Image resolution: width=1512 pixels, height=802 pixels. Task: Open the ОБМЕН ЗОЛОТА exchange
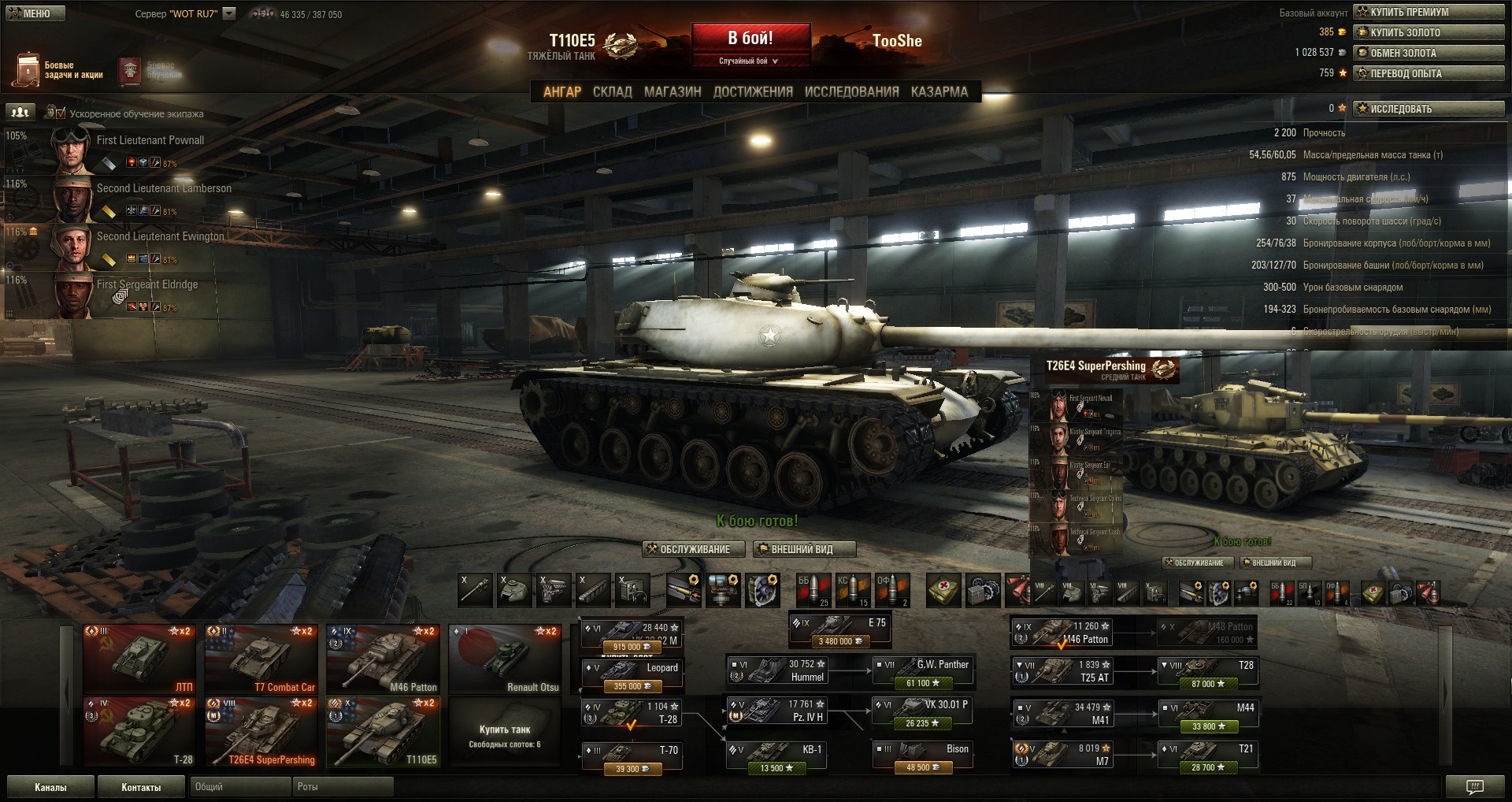pos(1429,53)
